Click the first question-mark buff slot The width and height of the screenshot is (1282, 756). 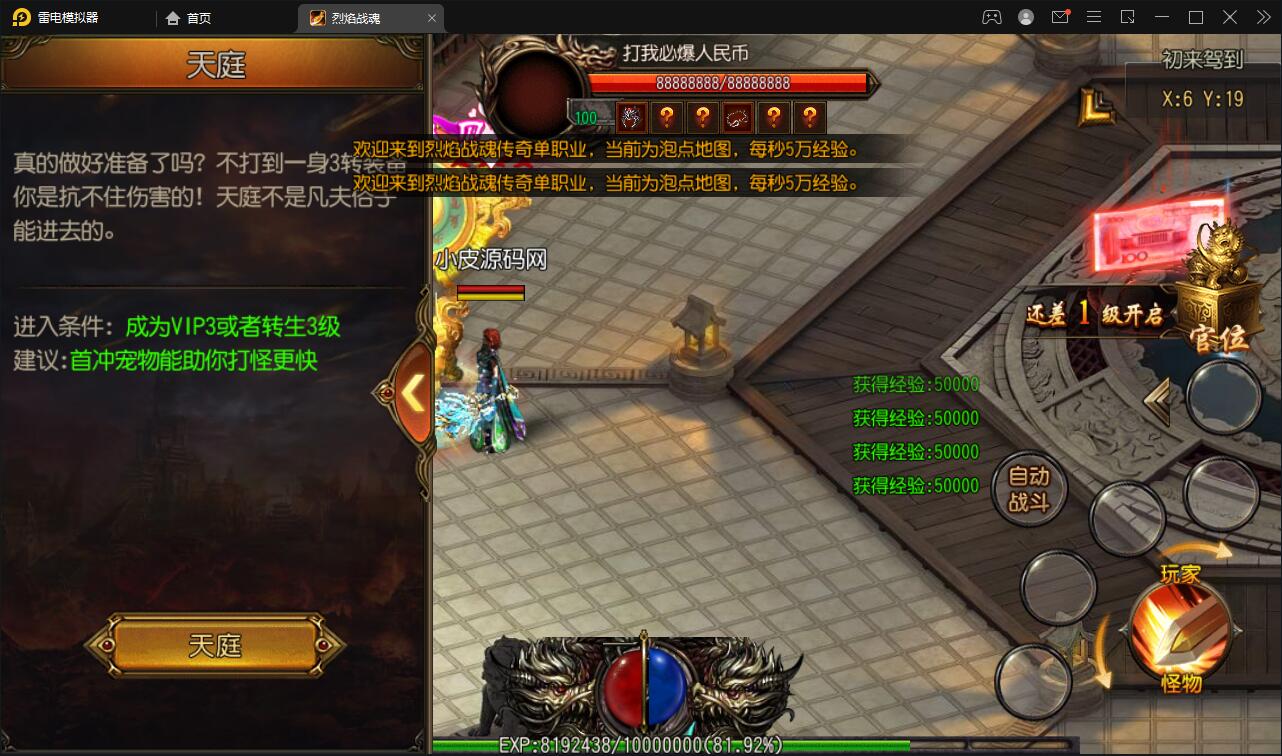click(667, 117)
